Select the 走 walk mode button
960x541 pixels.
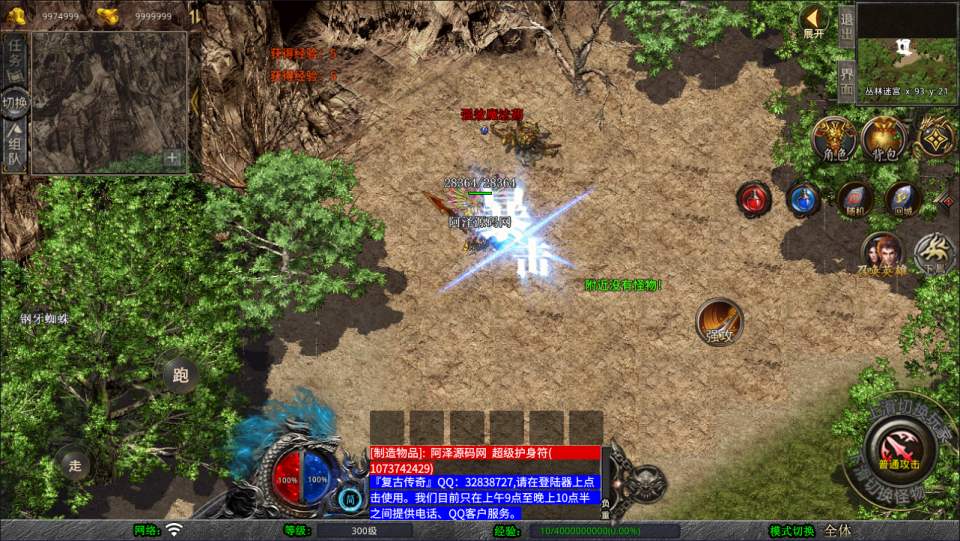tap(74, 463)
